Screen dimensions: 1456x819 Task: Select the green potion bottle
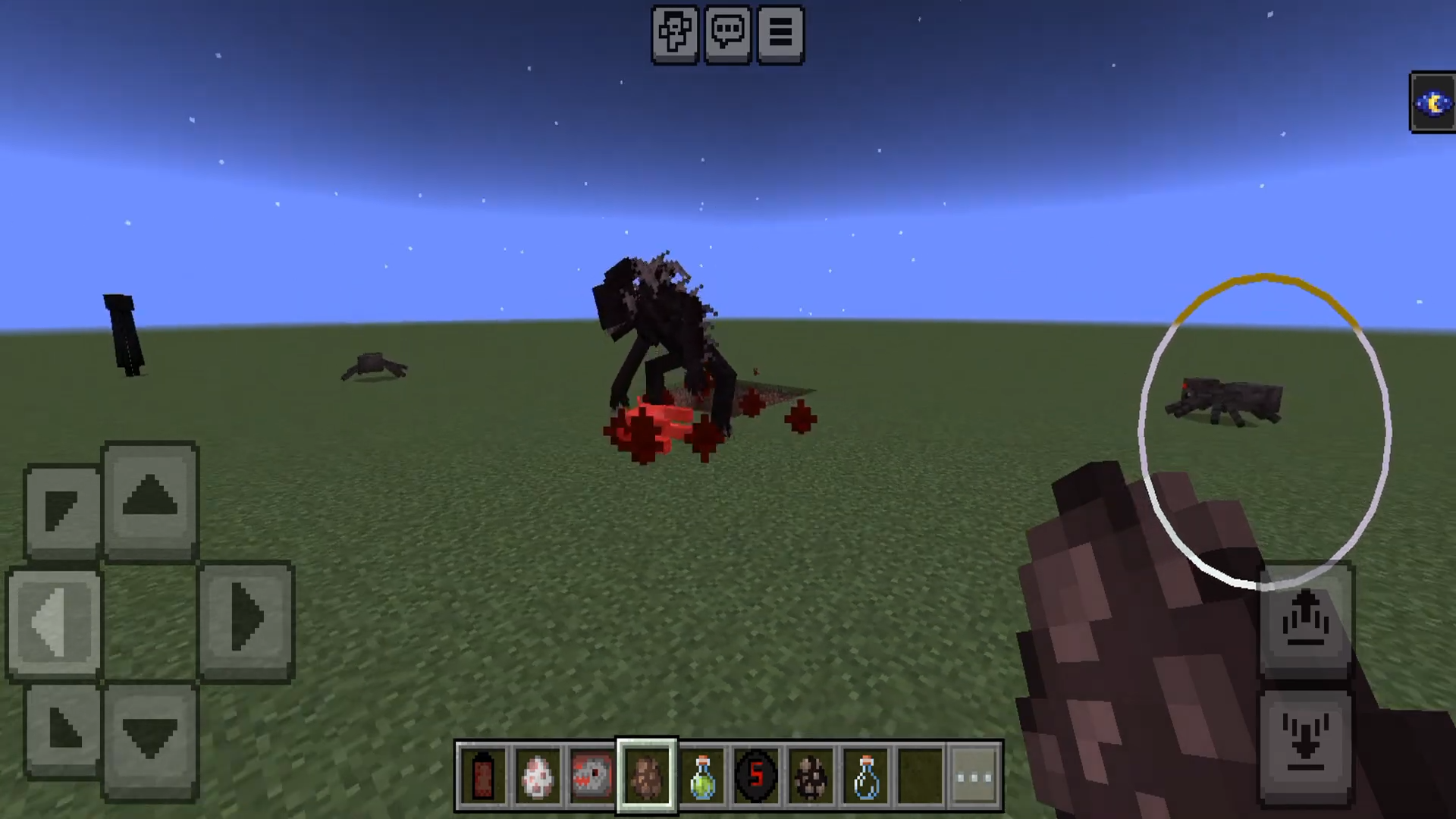pyautogui.click(x=701, y=777)
